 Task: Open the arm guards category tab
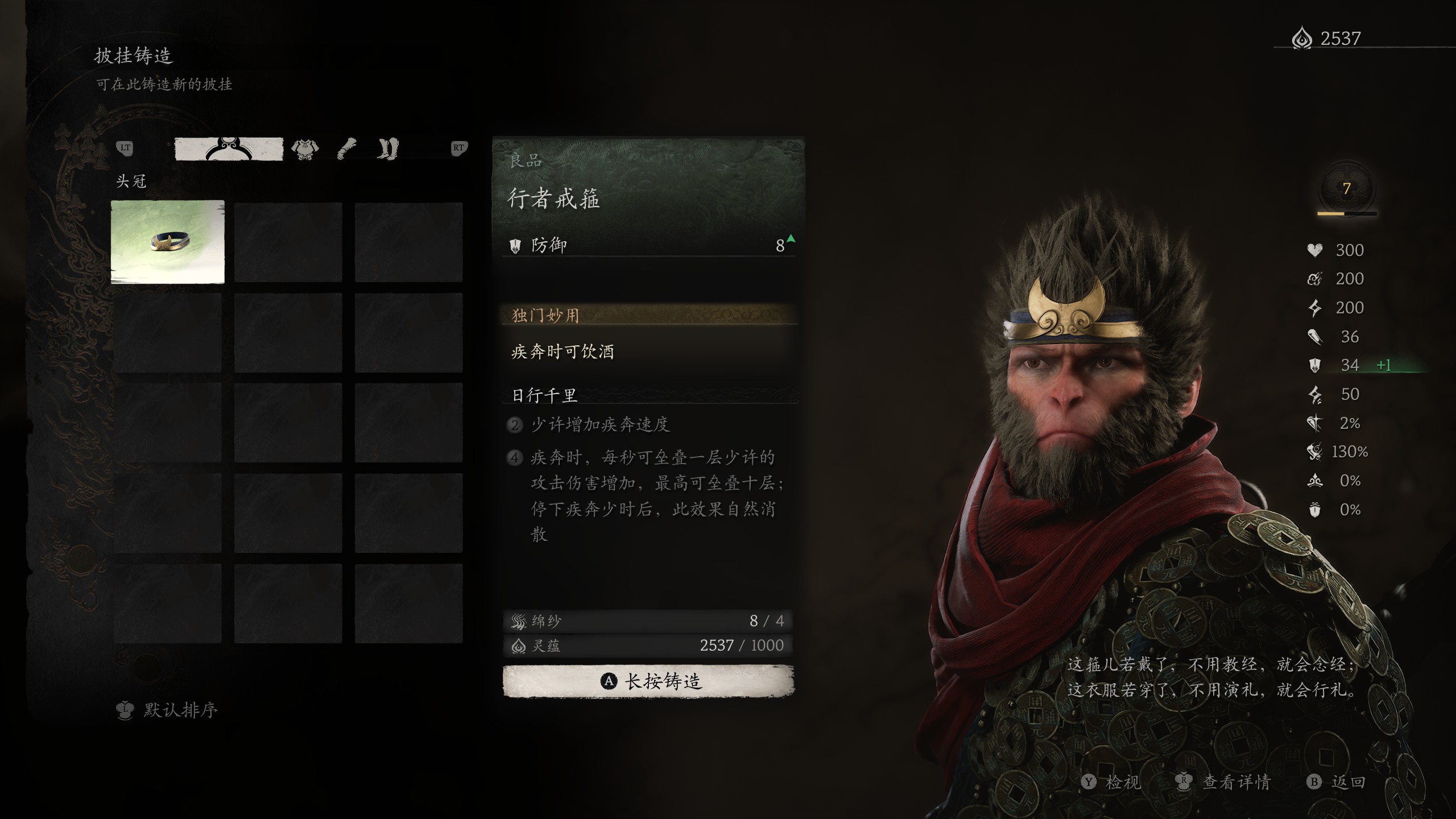346,149
